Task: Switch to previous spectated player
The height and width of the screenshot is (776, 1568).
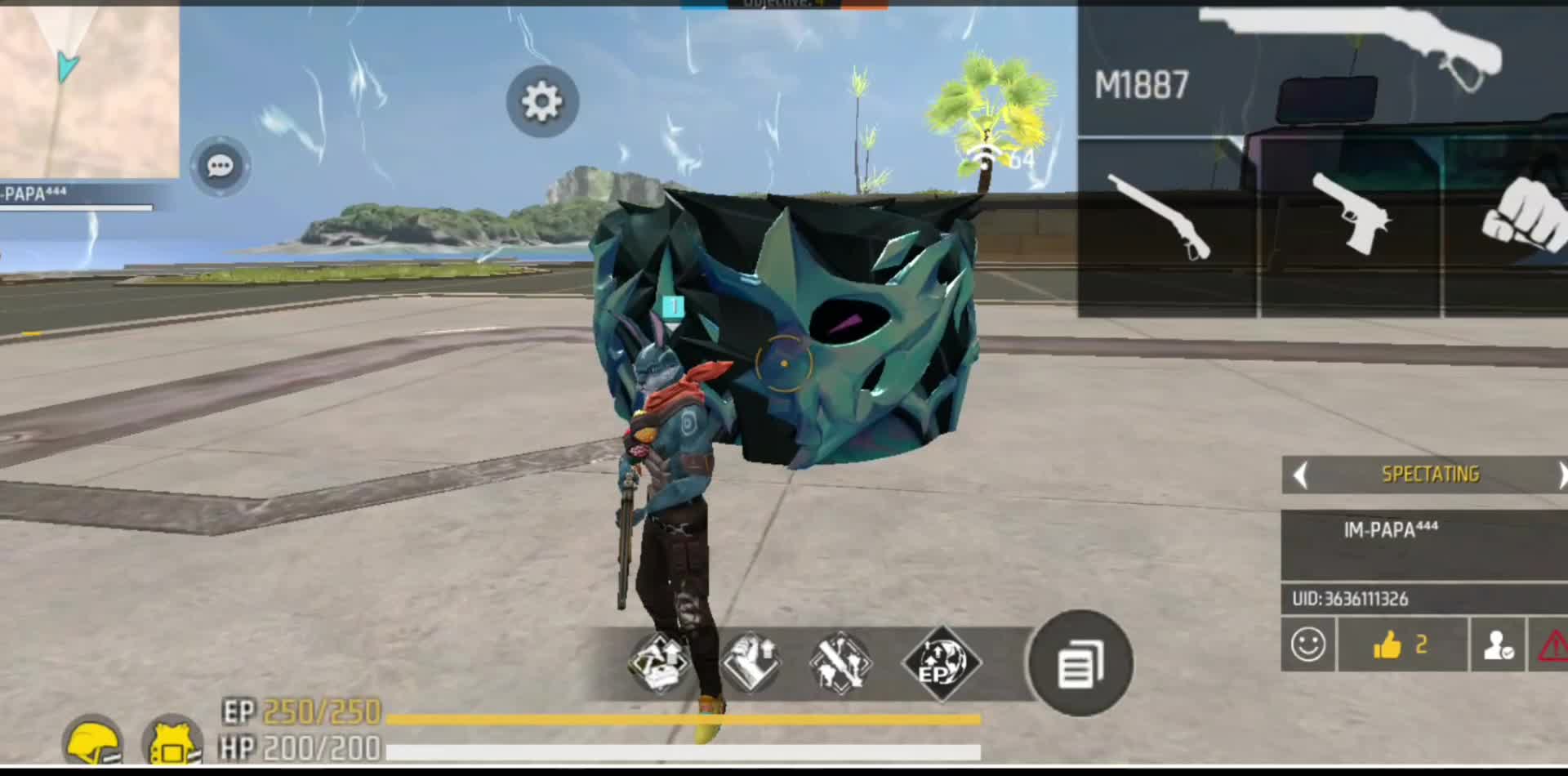Action: click(1301, 475)
